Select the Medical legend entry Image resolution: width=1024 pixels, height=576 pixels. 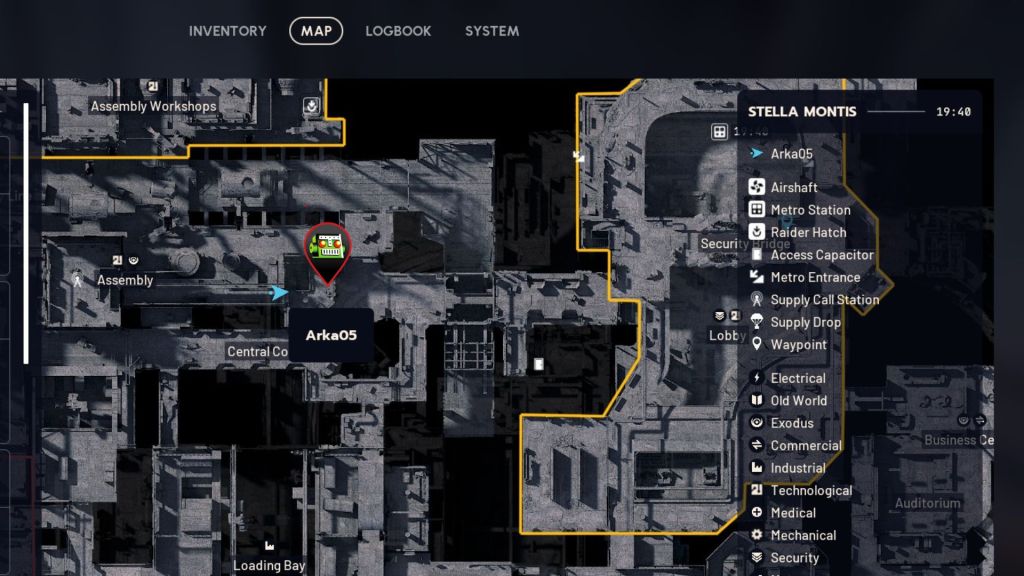click(x=793, y=513)
